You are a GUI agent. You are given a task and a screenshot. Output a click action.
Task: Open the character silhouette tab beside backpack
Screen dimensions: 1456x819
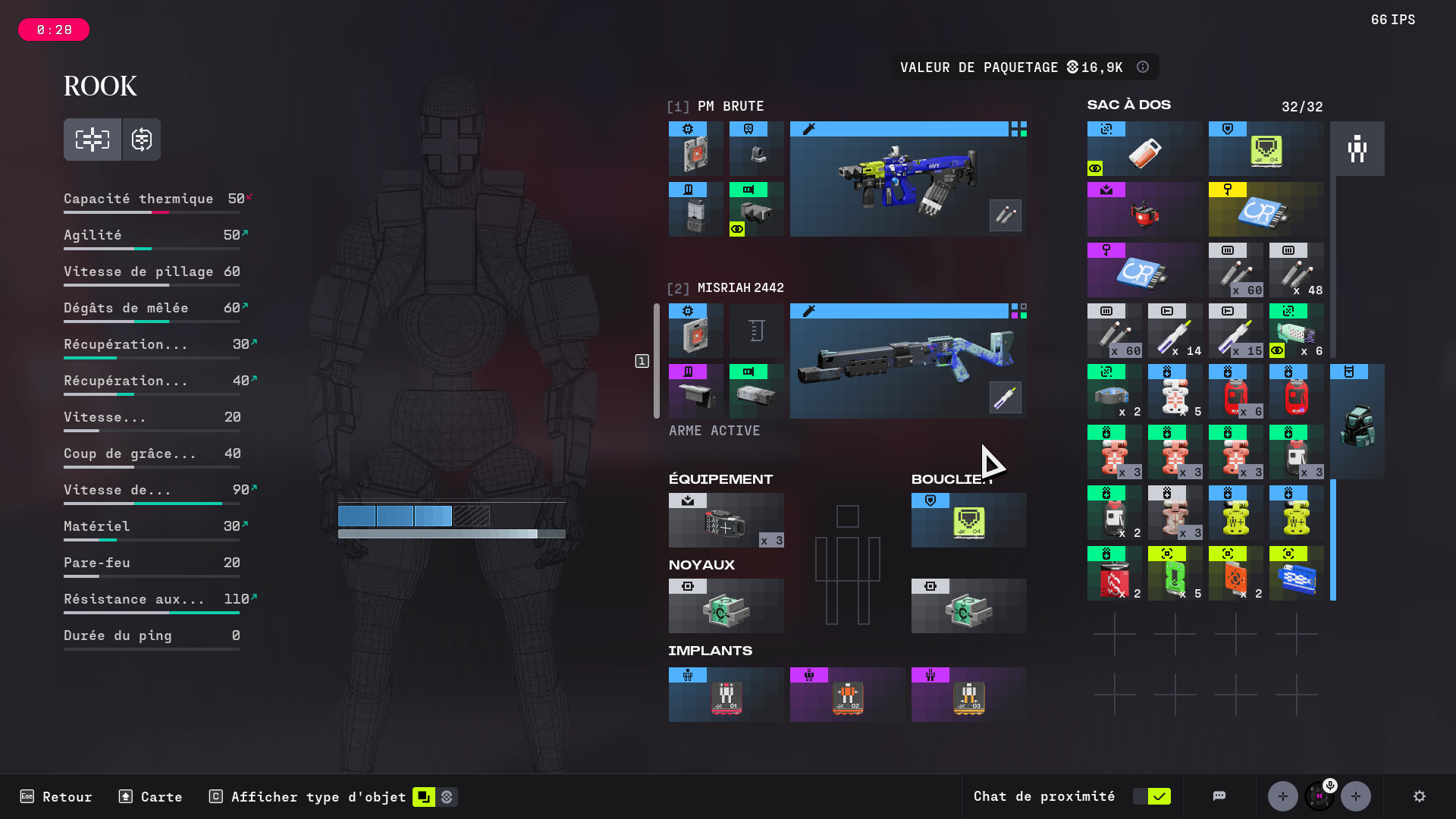click(x=1357, y=149)
